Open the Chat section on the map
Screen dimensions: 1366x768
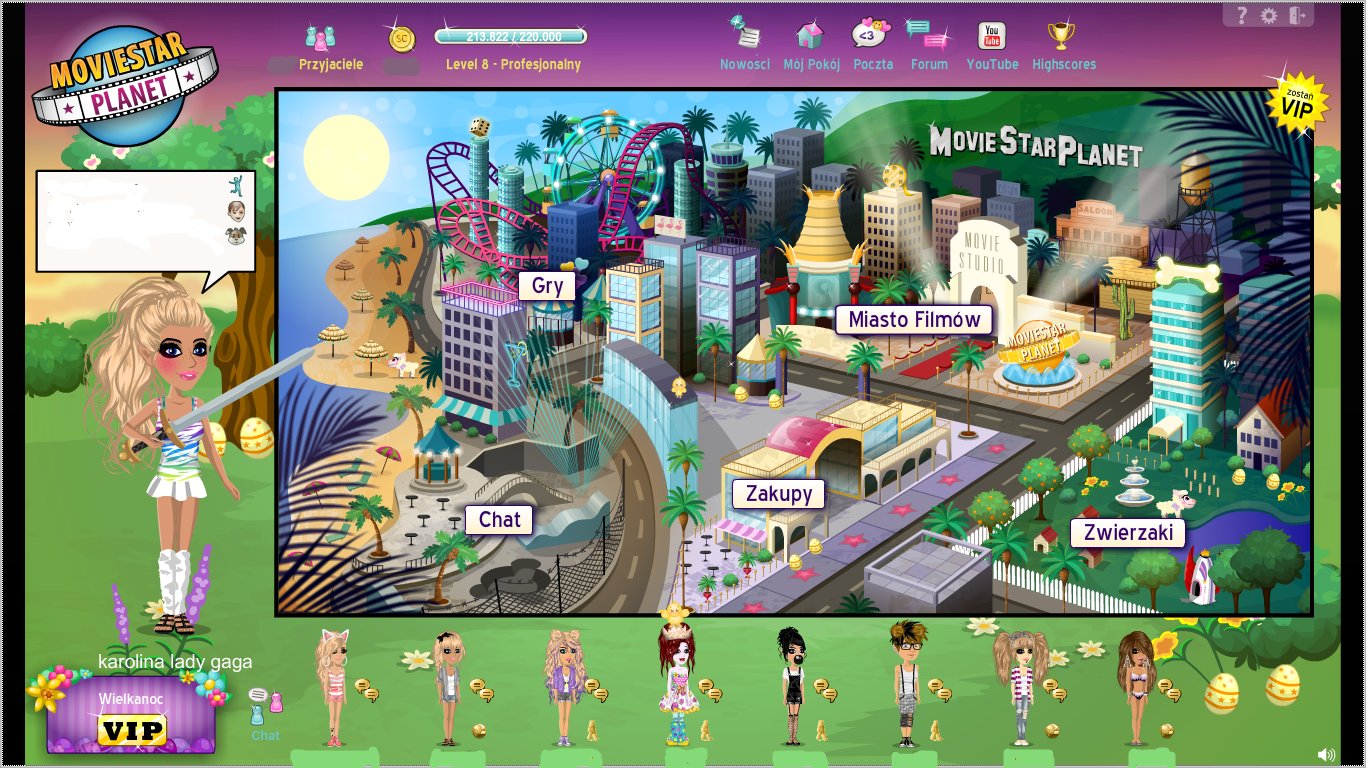click(x=497, y=519)
